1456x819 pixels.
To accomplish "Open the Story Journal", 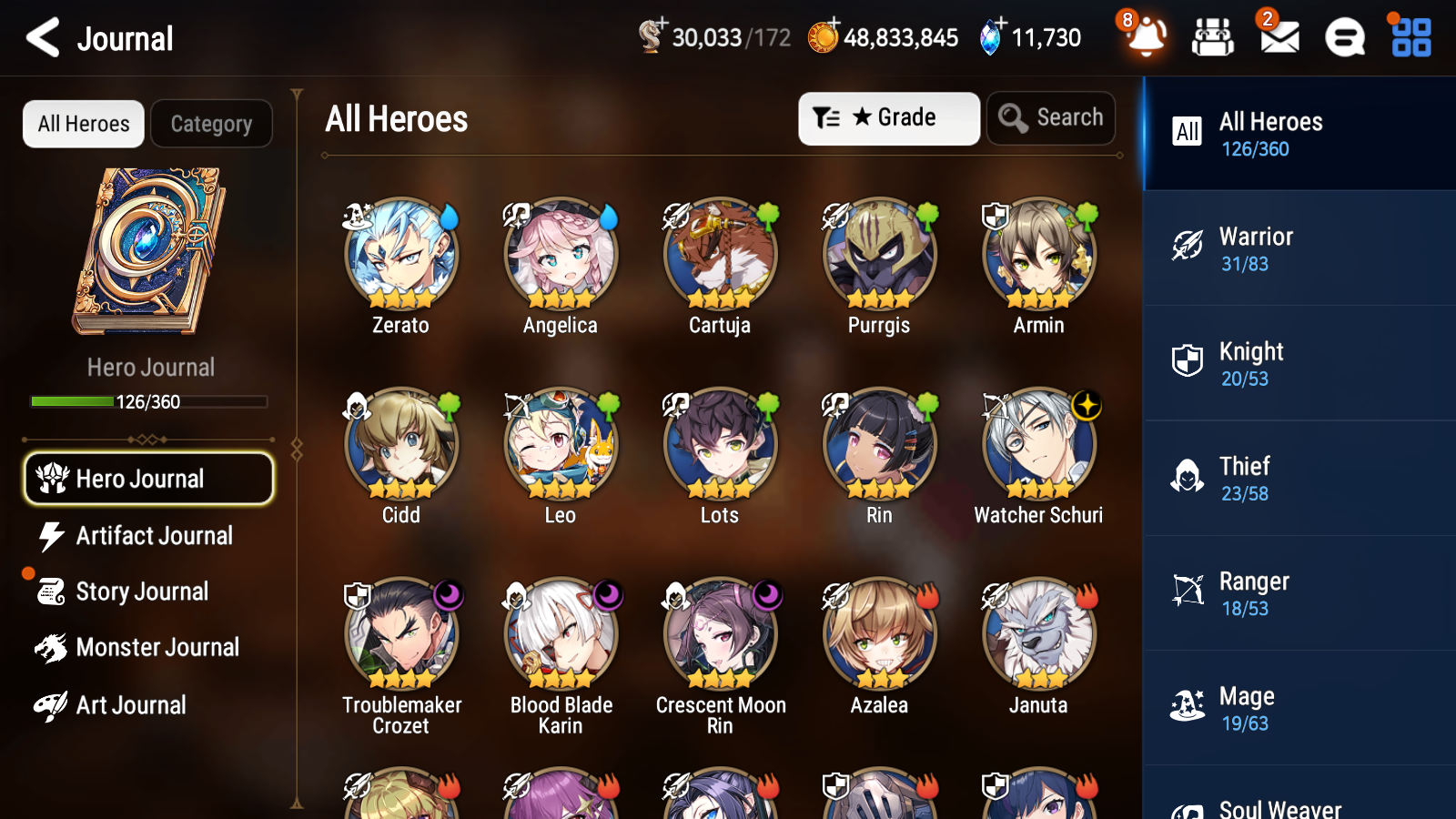I will pyautogui.click(x=141, y=591).
